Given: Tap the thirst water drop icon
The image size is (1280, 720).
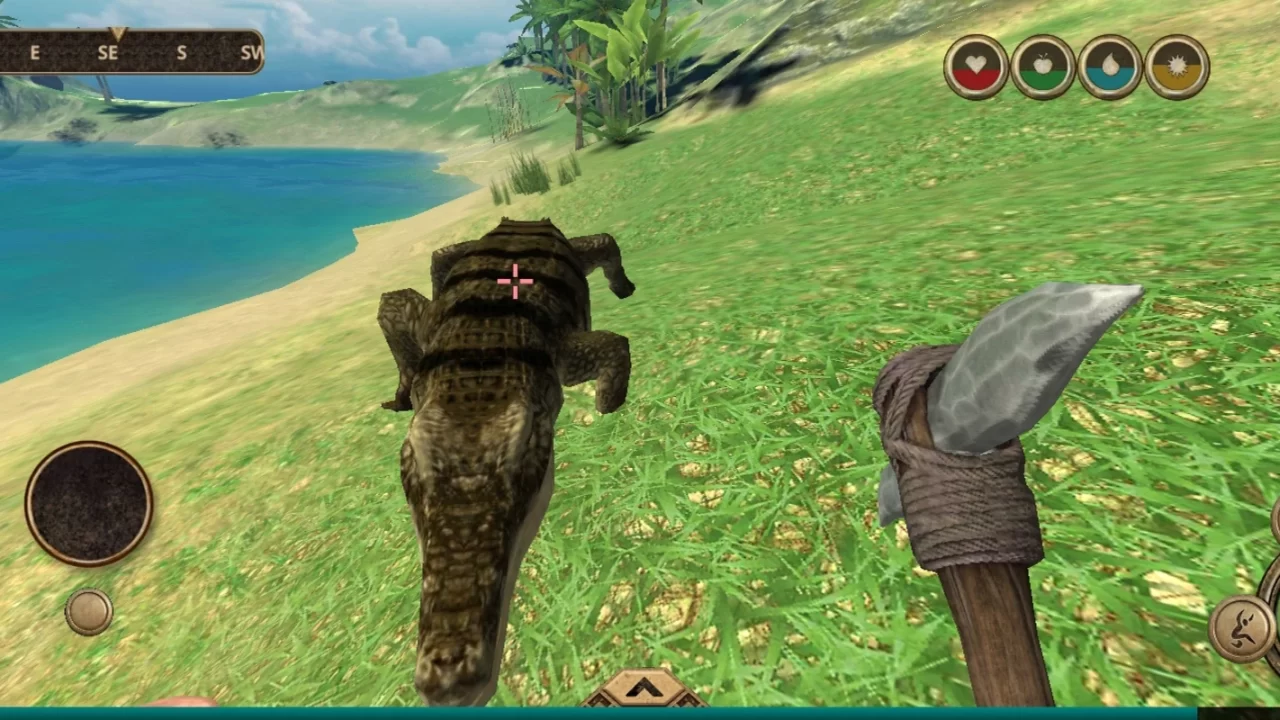Looking at the screenshot, I should pyautogui.click(x=1110, y=66).
